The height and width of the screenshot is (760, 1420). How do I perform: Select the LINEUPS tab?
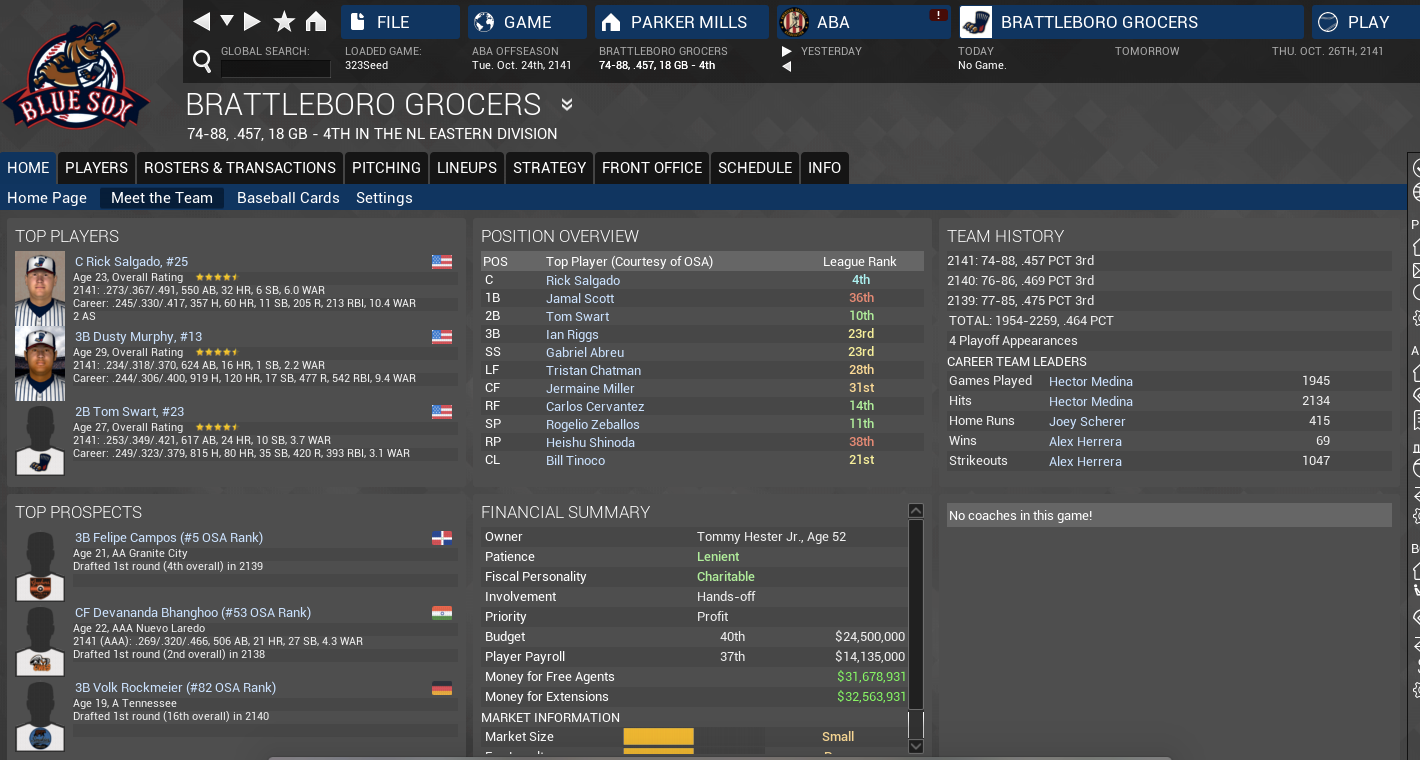(467, 168)
